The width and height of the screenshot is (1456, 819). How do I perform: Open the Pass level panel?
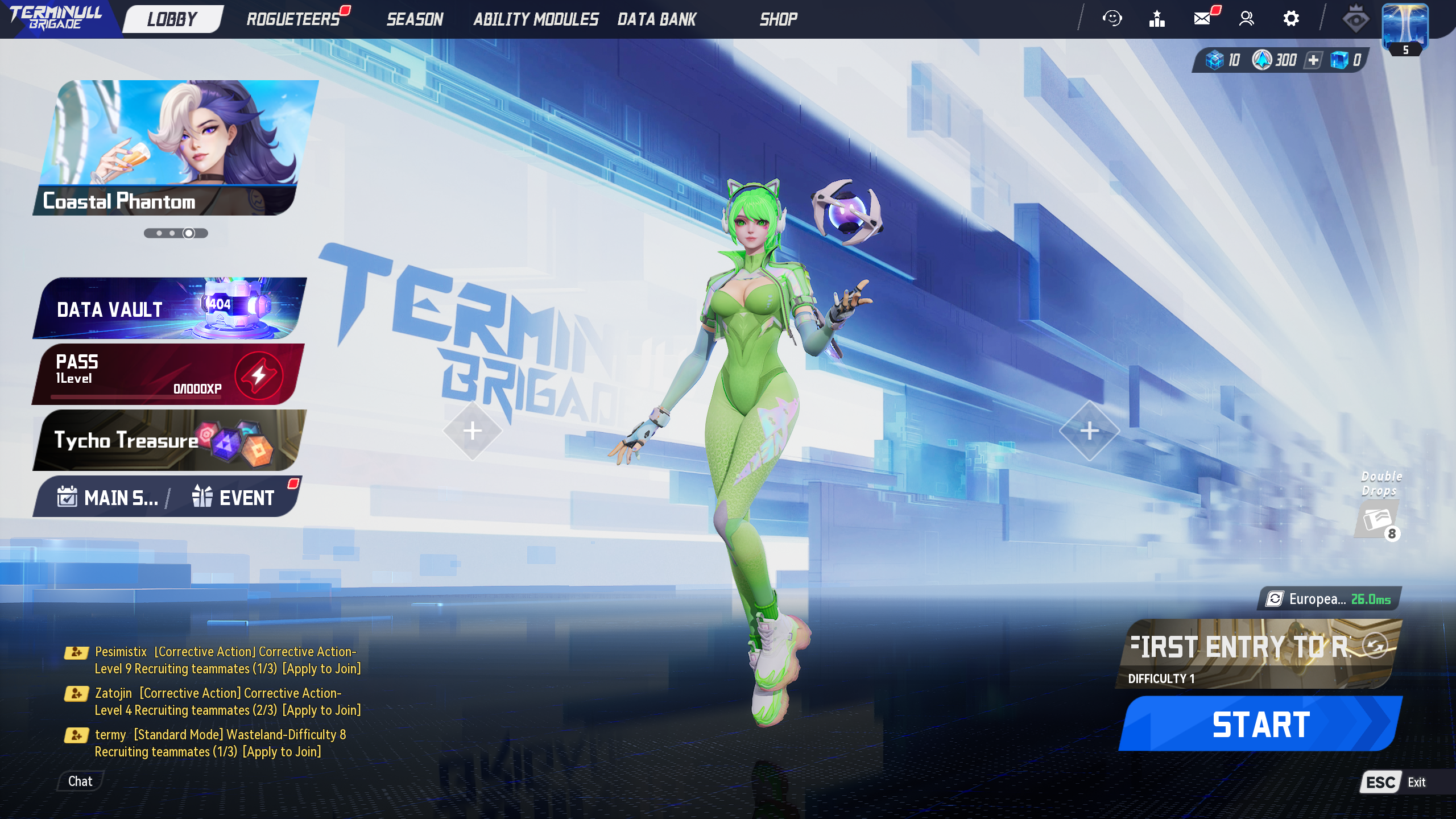(x=169, y=374)
